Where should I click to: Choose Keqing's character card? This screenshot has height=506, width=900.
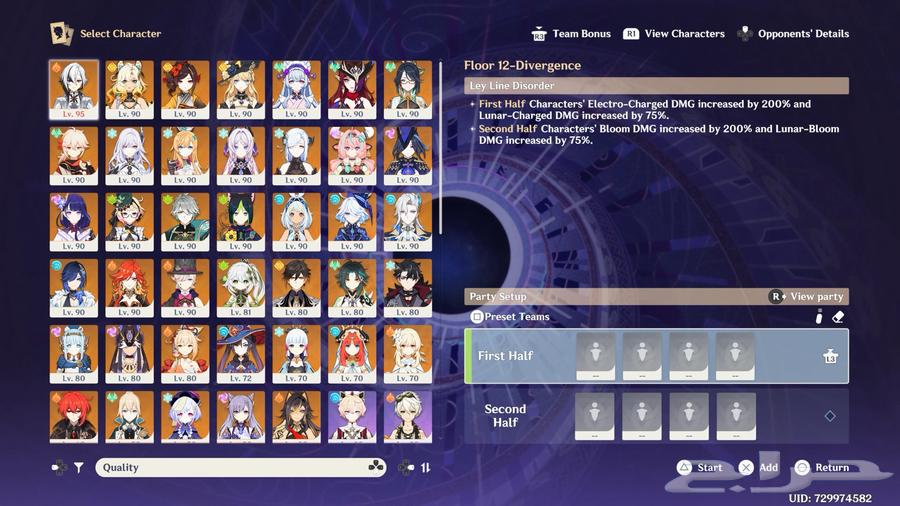pyautogui.click(x=240, y=416)
